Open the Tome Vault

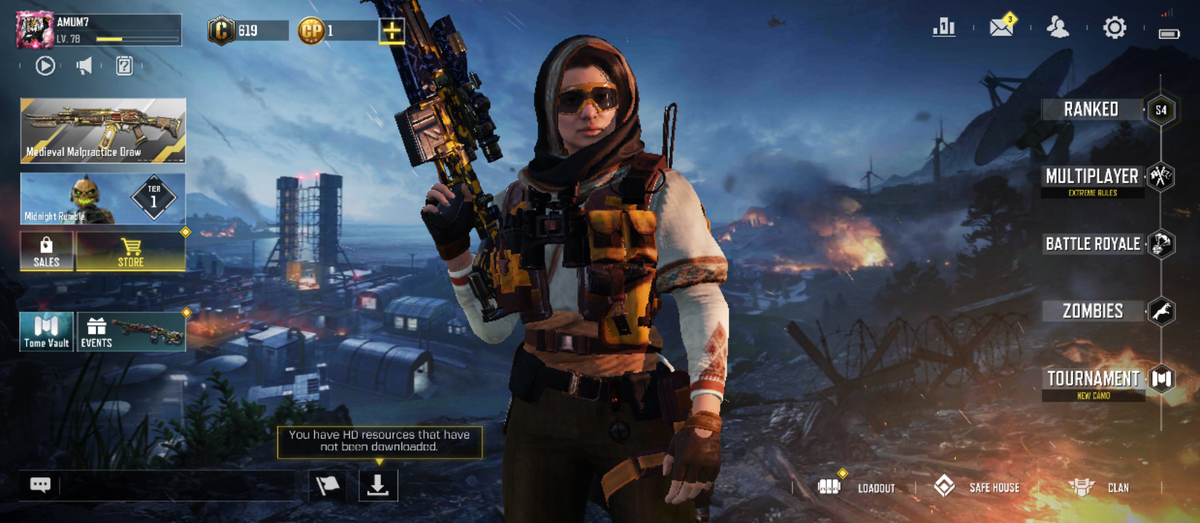coord(47,332)
